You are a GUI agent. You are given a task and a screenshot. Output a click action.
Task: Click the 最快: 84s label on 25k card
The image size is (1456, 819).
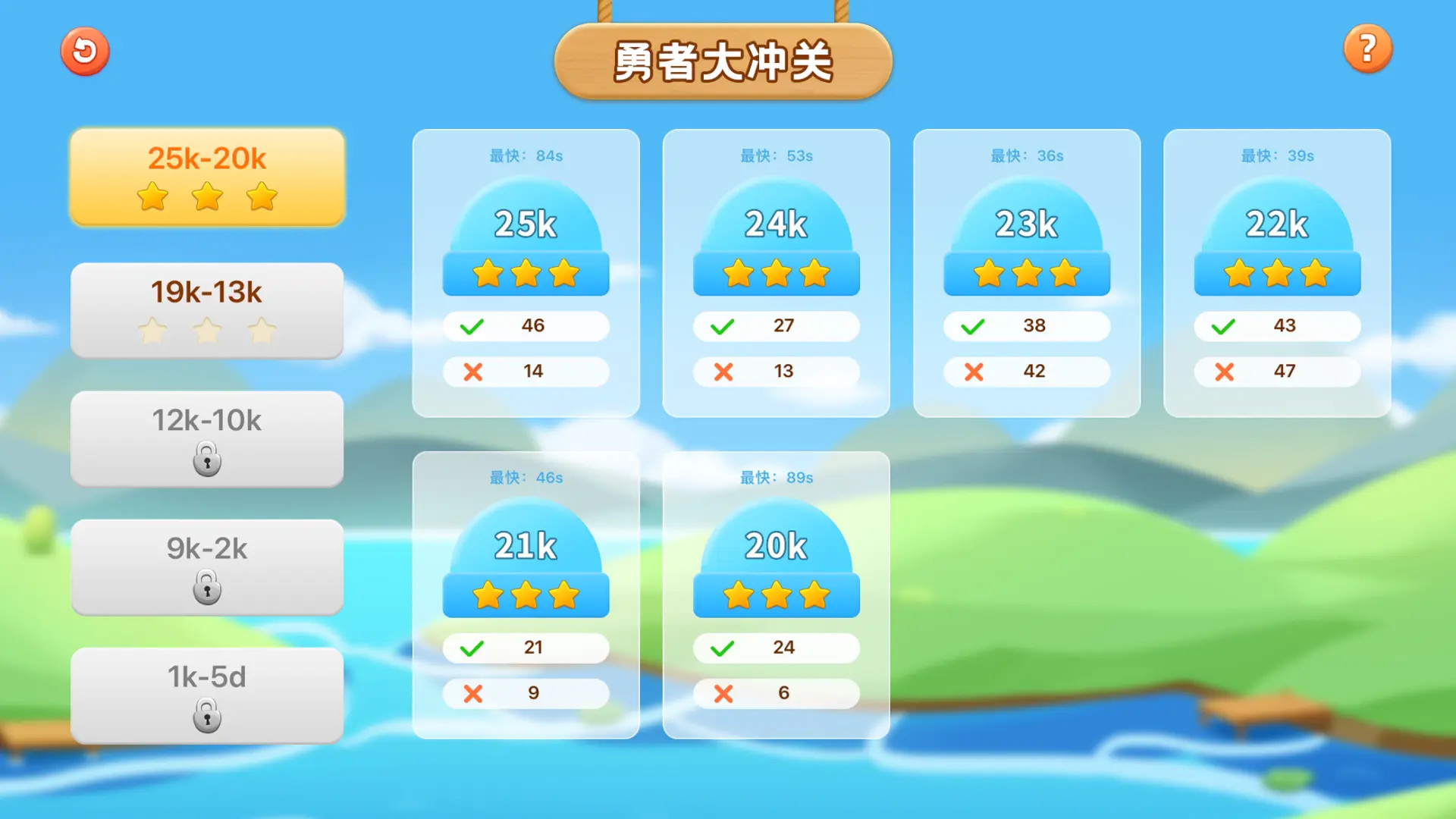click(526, 155)
